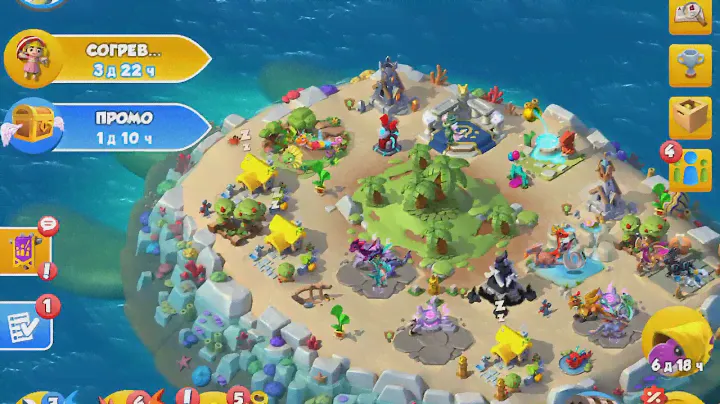Open the task checklist button
The width and height of the screenshot is (720, 404).
pyautogui.click(x=22, y=324)
